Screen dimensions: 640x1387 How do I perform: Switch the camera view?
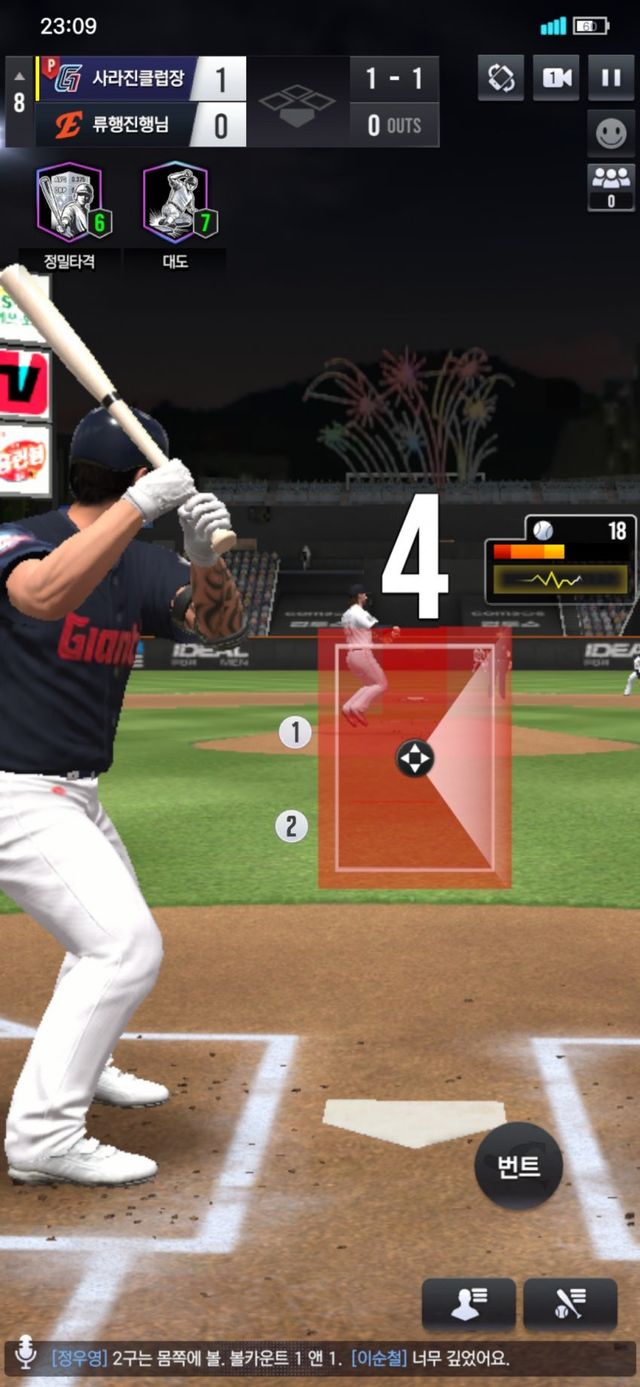click(556, 78)
